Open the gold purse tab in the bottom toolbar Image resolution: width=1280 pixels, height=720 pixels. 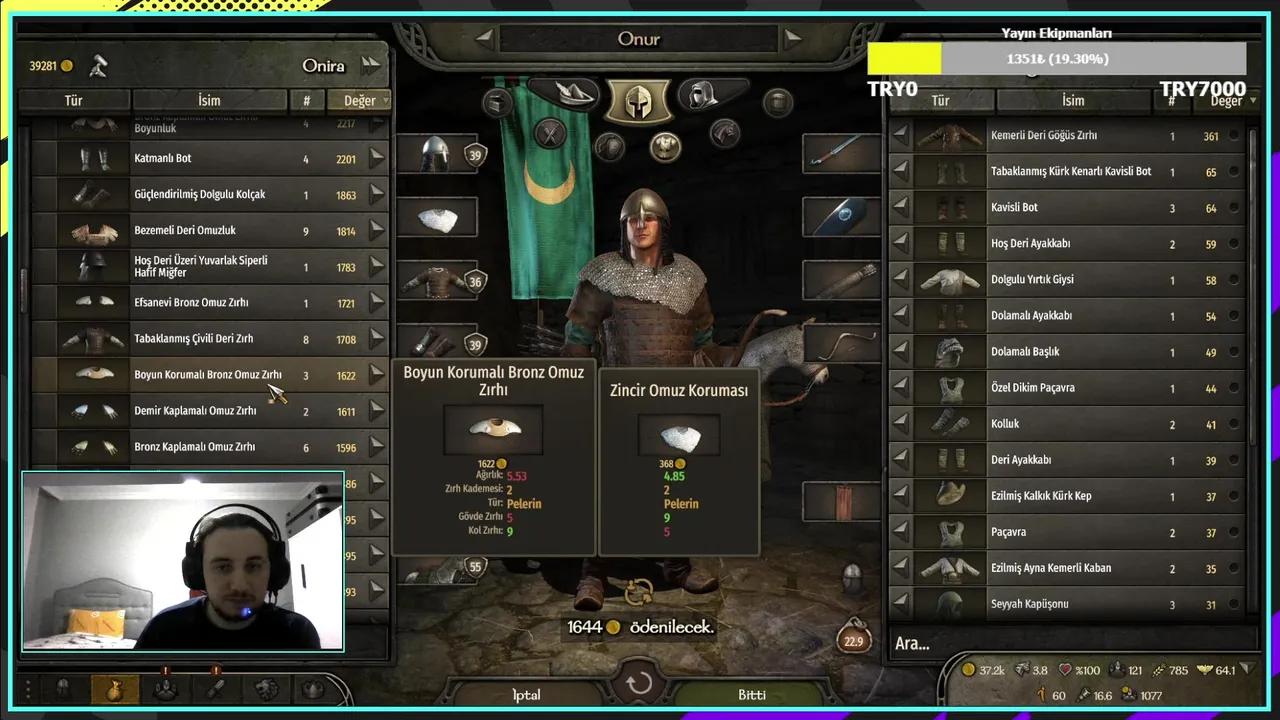[114, 690]
